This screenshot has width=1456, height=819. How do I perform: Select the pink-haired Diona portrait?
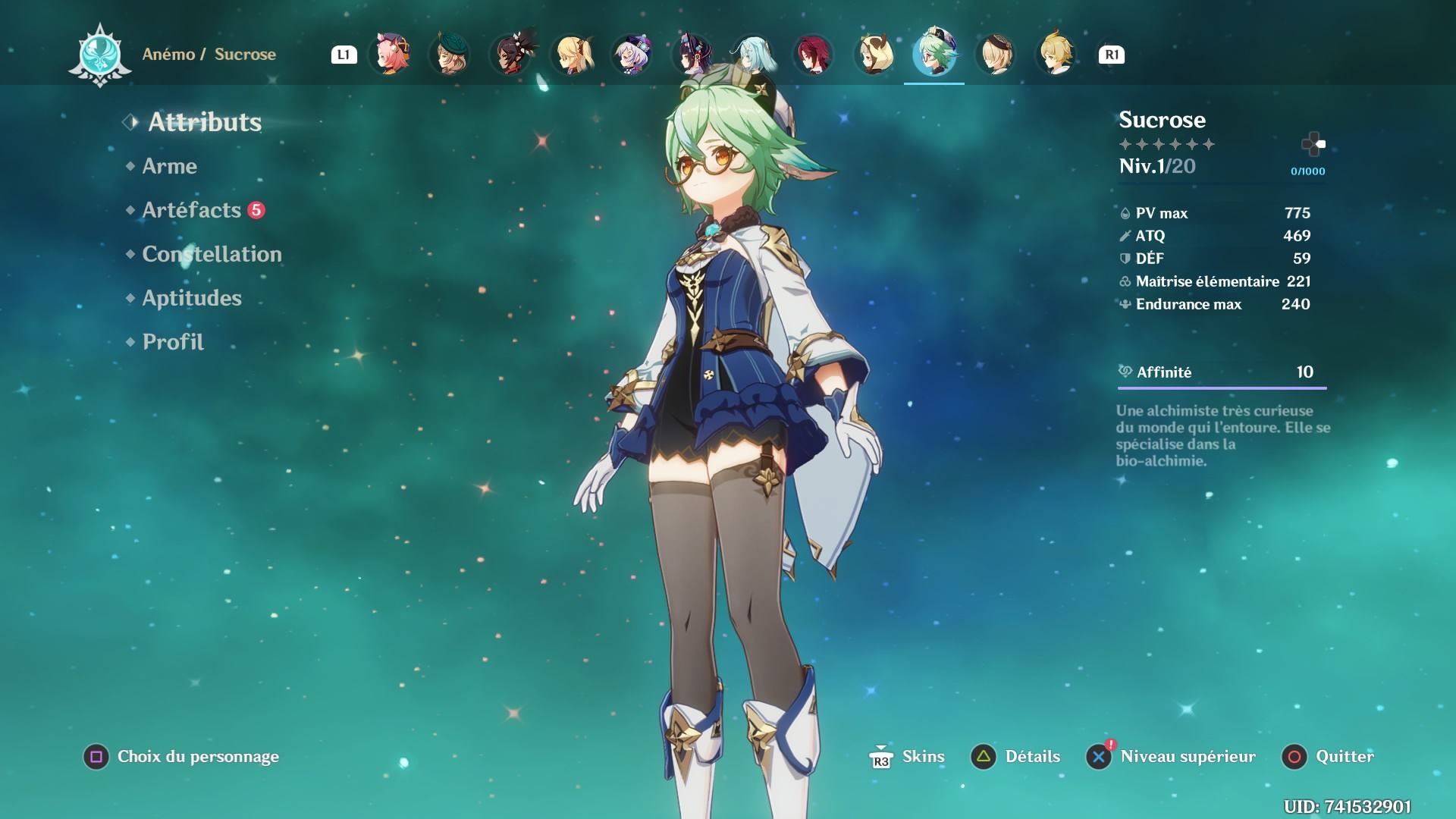pos(390,54)
